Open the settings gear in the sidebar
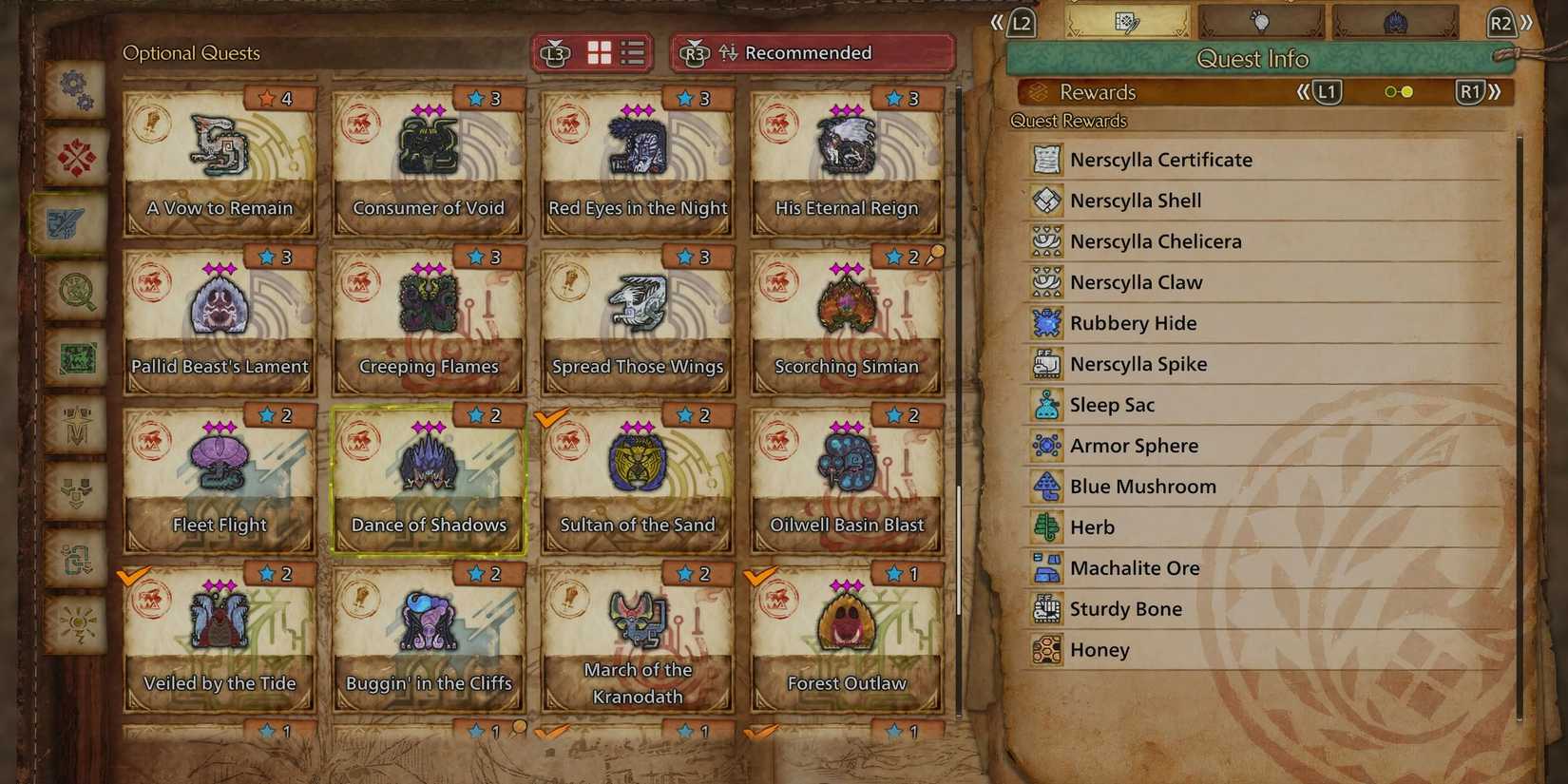 76,90
